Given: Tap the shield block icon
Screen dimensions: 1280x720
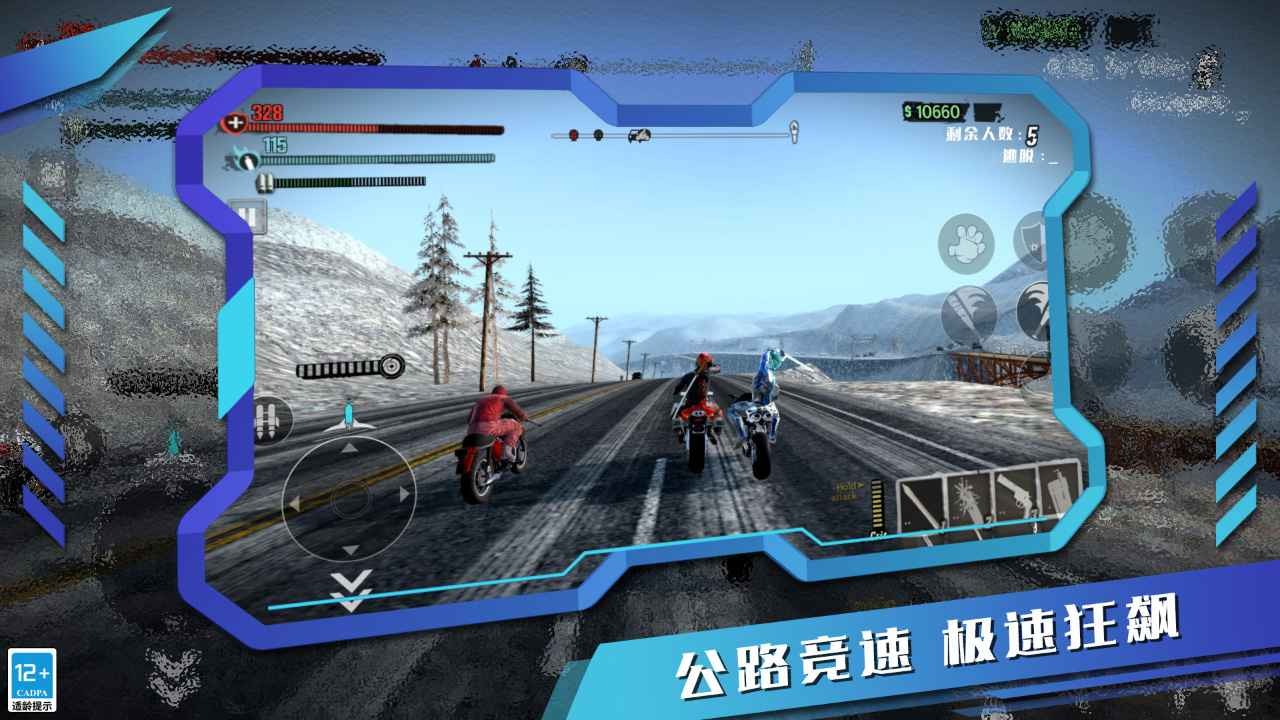Looking at the screenshot, I should 1030,237.
